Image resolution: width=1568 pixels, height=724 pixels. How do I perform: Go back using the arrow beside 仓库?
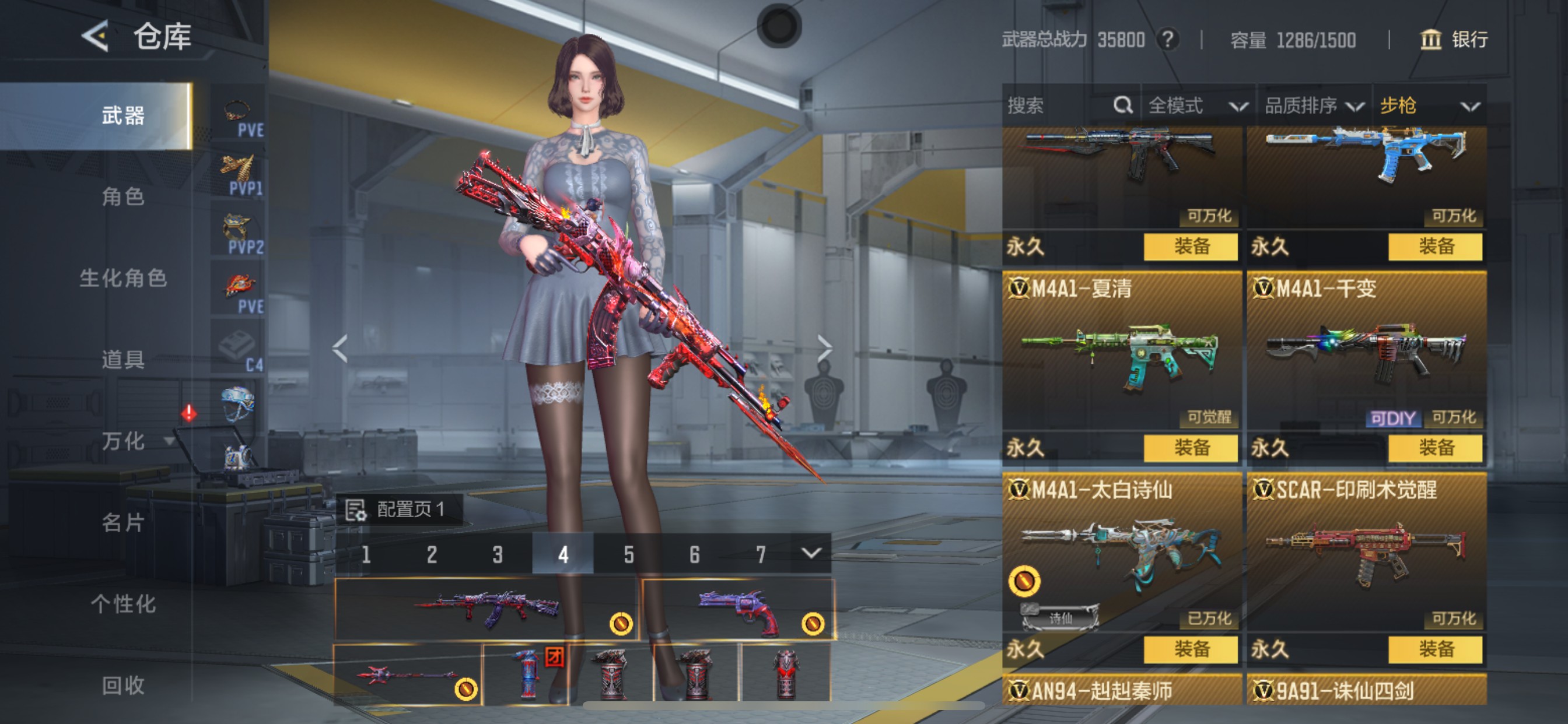[95, 37]
